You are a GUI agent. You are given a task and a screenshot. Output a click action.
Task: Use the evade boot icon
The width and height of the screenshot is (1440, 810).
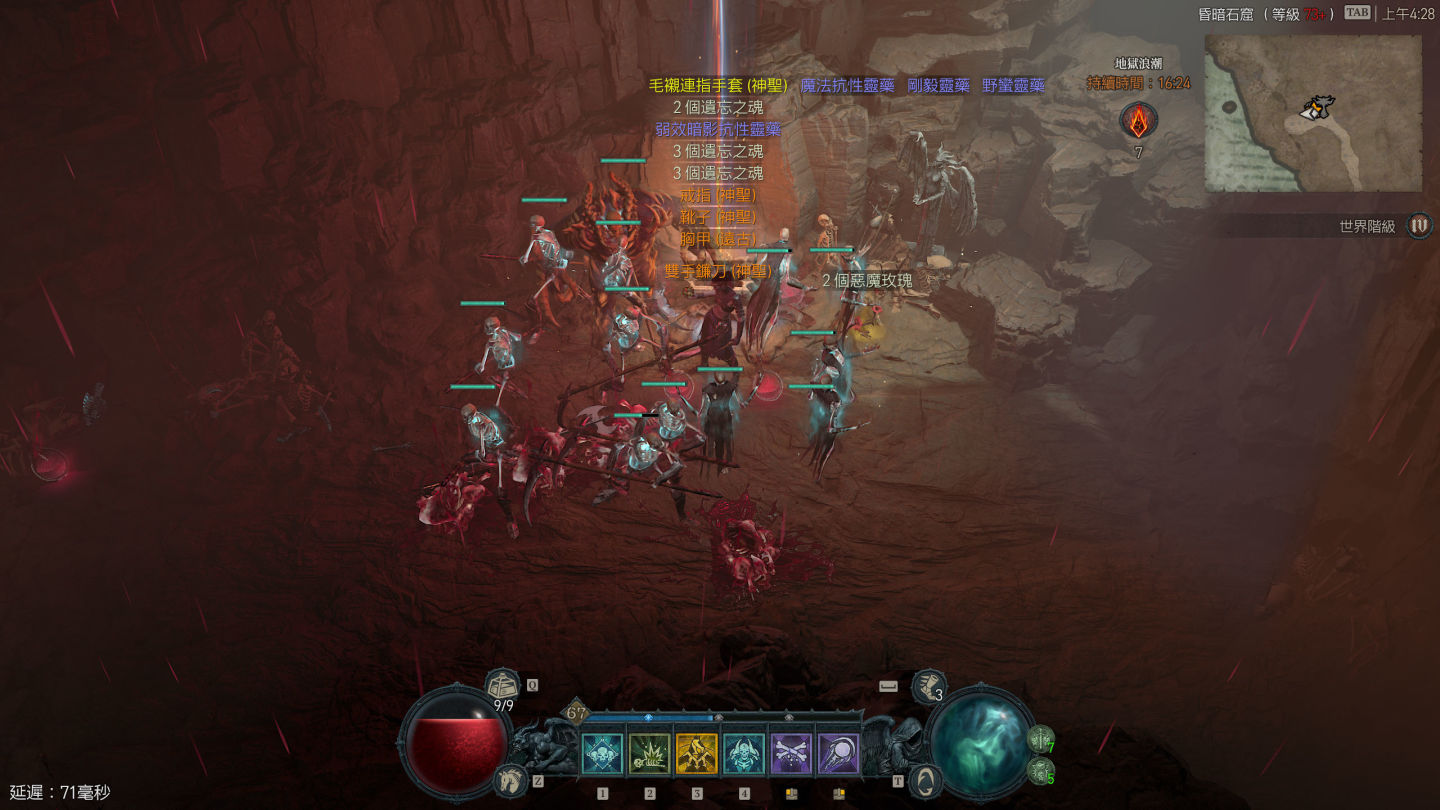pyautogui.click(x=926, y=687)
